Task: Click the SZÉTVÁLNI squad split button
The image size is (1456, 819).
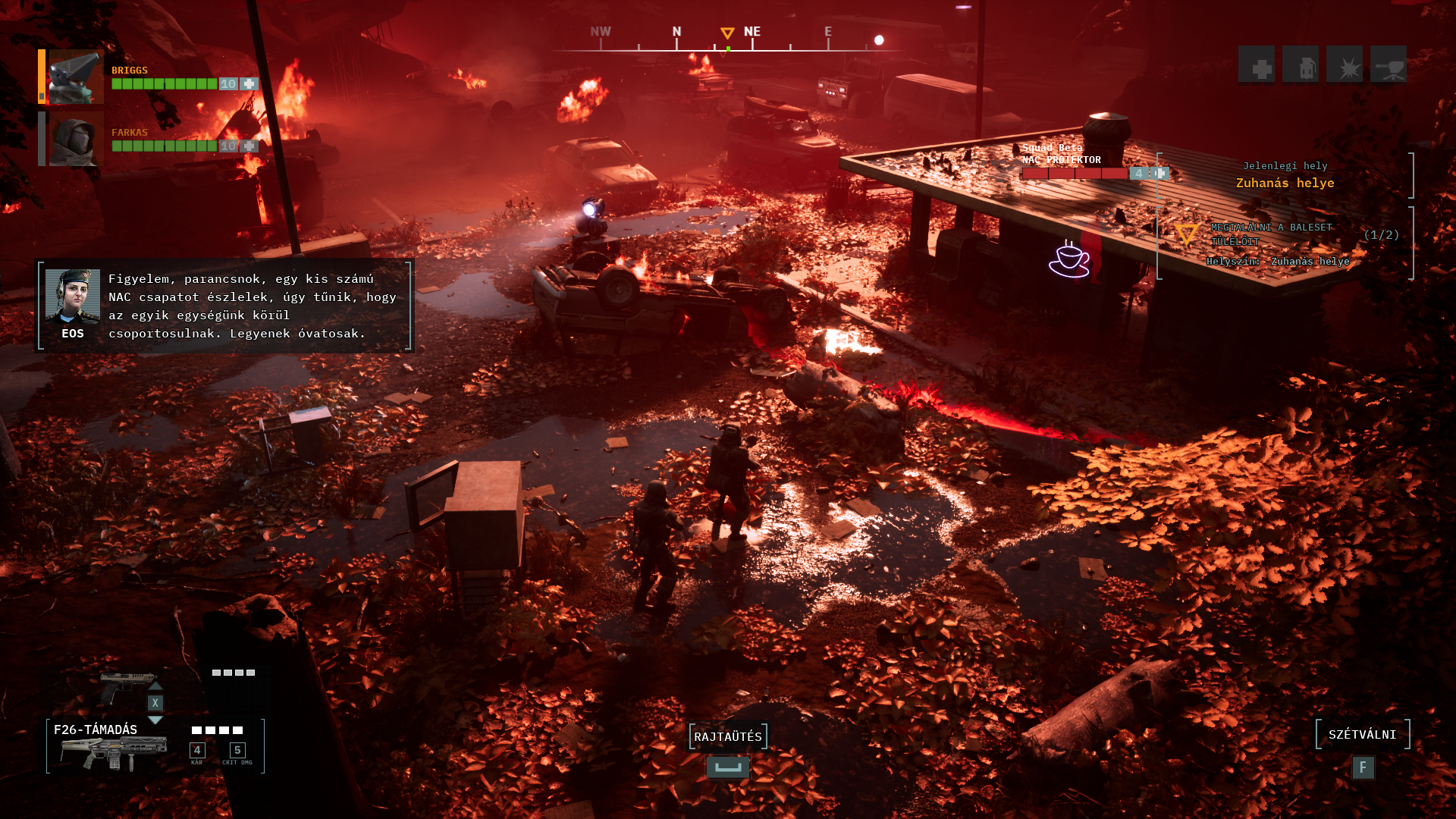Action: coord(1363,734)
